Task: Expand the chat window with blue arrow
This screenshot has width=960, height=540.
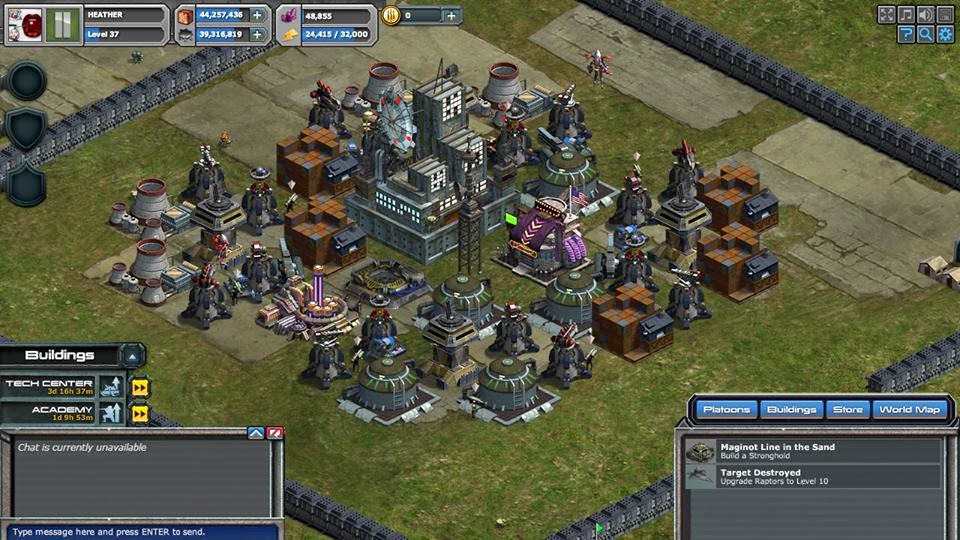Action: coord(256,433)
